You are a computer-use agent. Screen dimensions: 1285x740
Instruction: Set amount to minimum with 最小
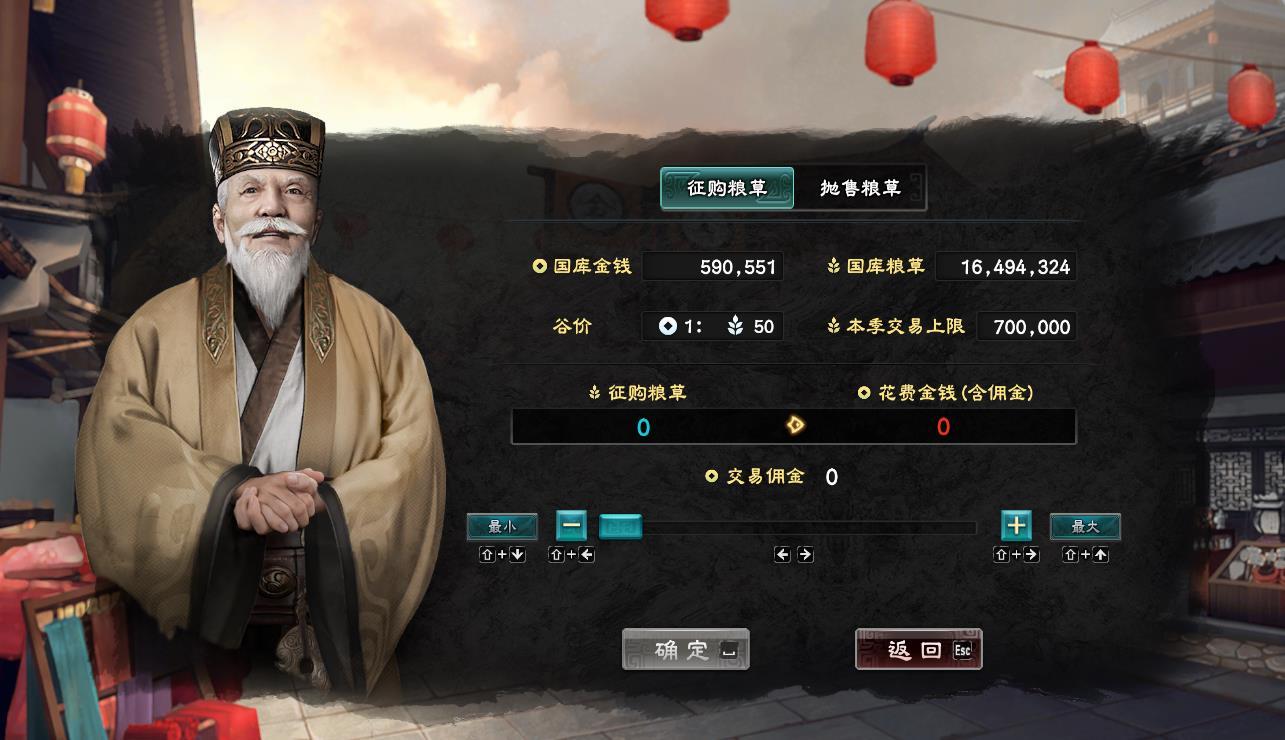[x=502, y=526]
